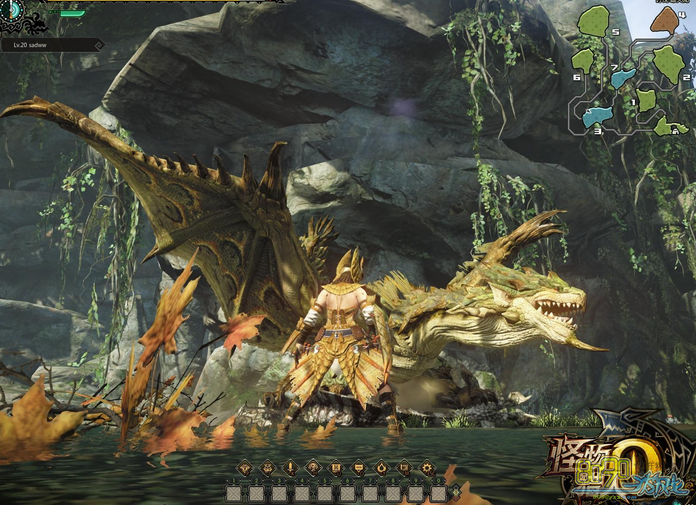The height and width of the screenshot is (505, 696).
Task: Select green area 5 on the minimap
Action: click(595, 21)
